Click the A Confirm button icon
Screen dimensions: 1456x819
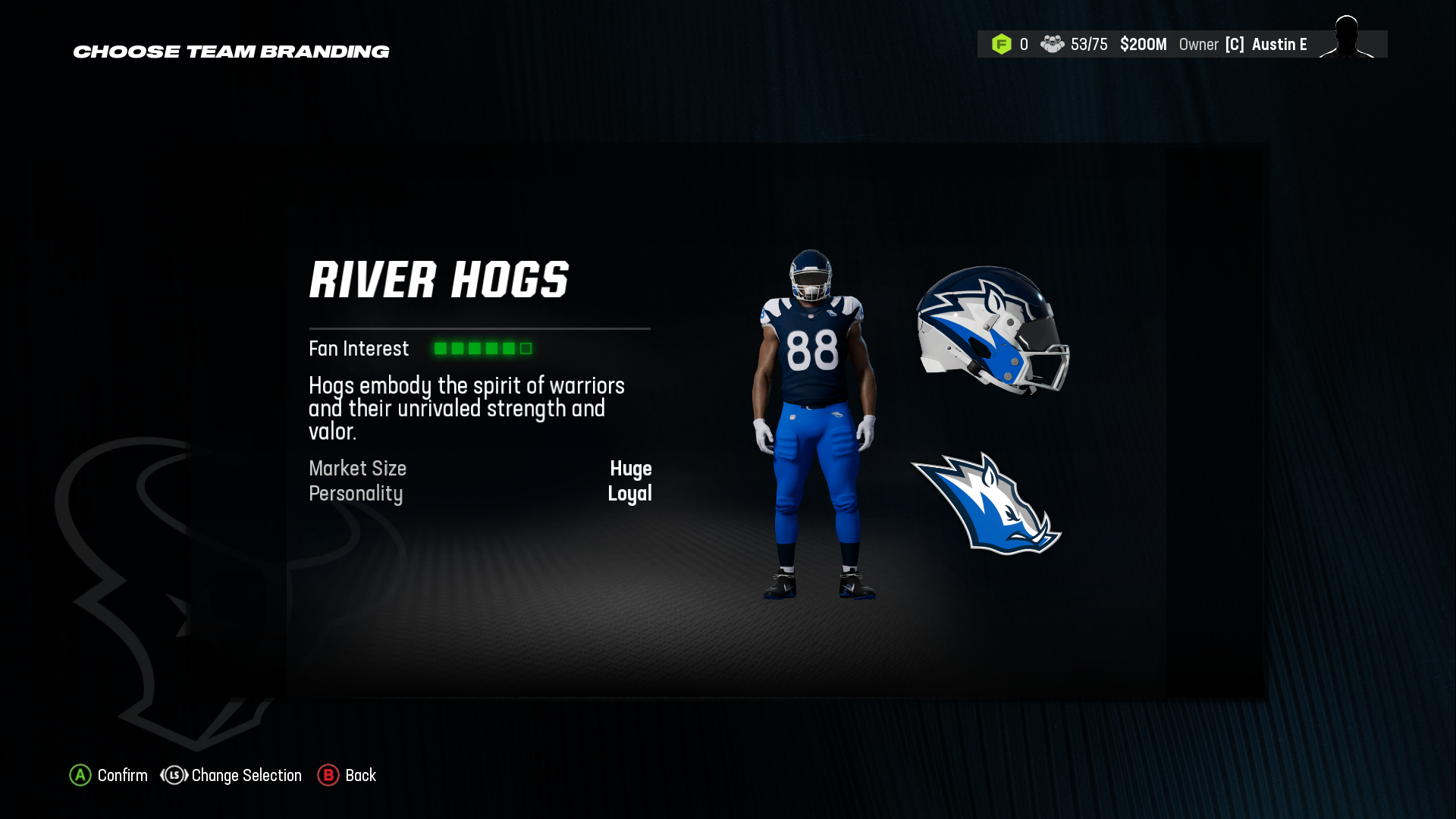coord(80,776)
